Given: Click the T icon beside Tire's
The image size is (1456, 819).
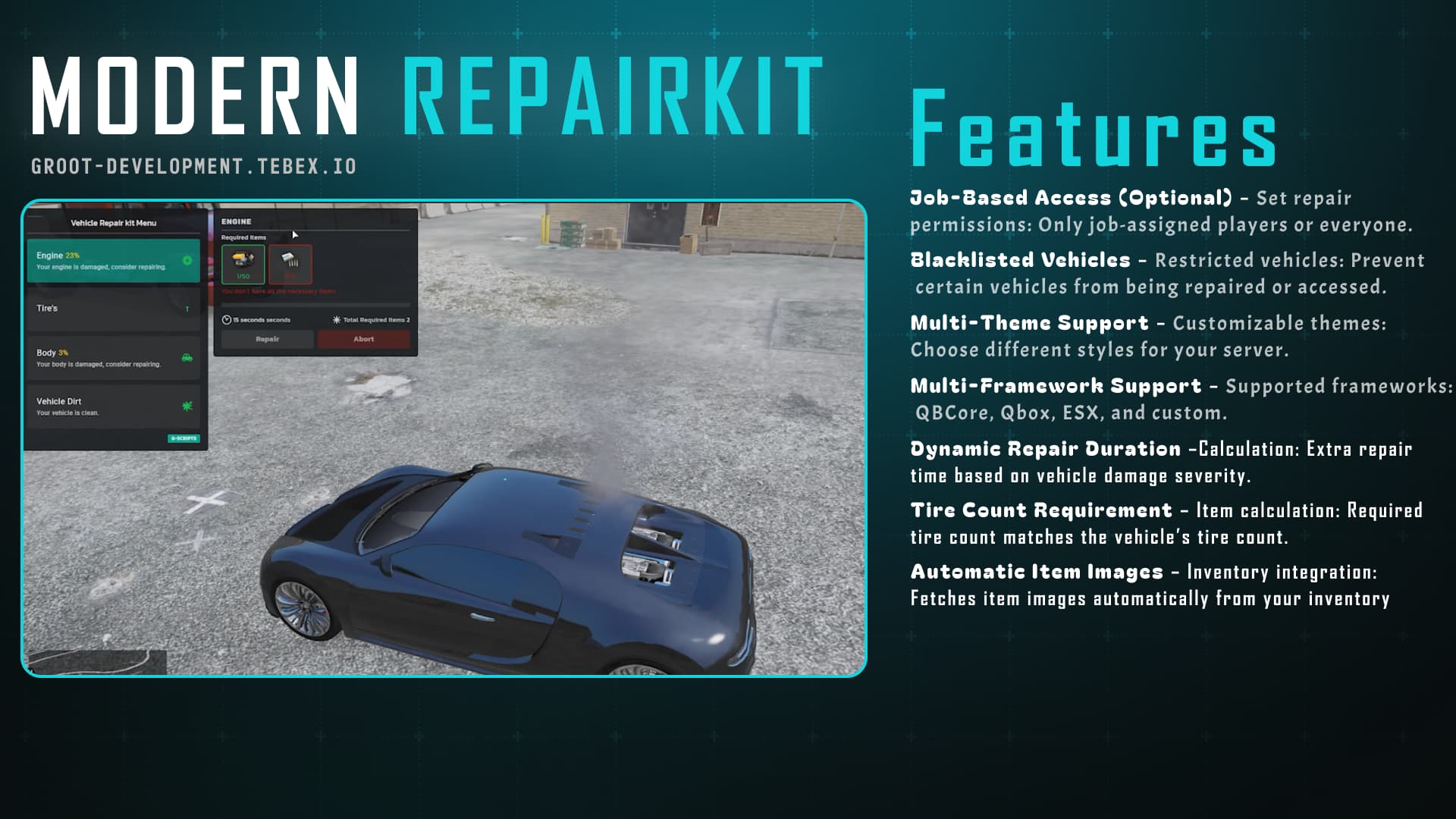Looking at the screenshot, I should point(187,309).
